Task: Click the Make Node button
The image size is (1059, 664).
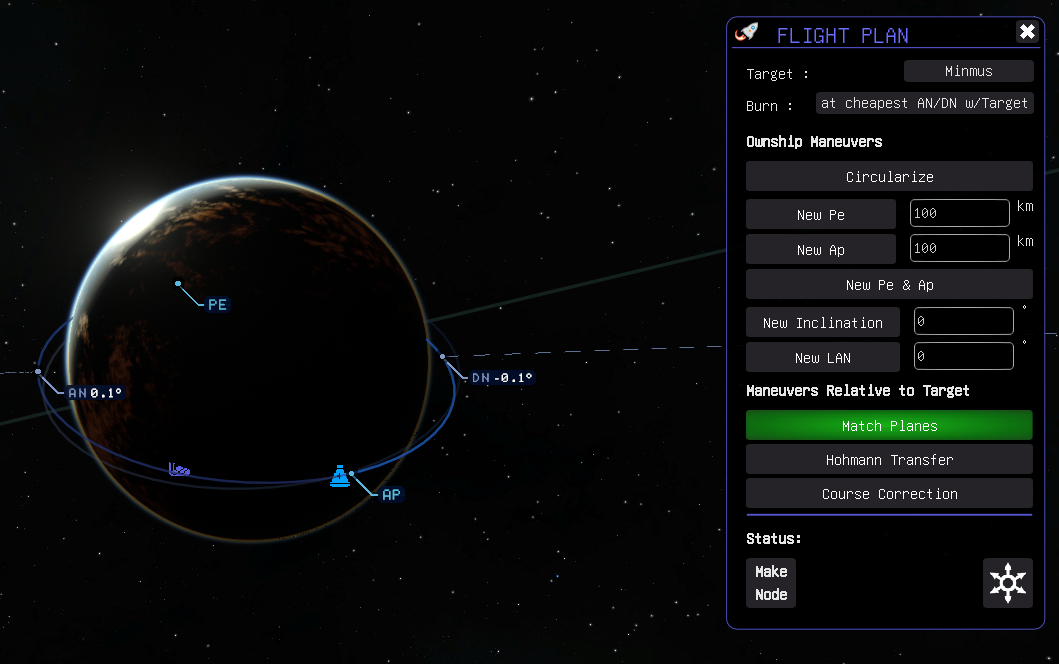Action: pyautogui.click(x=771, y=583)
